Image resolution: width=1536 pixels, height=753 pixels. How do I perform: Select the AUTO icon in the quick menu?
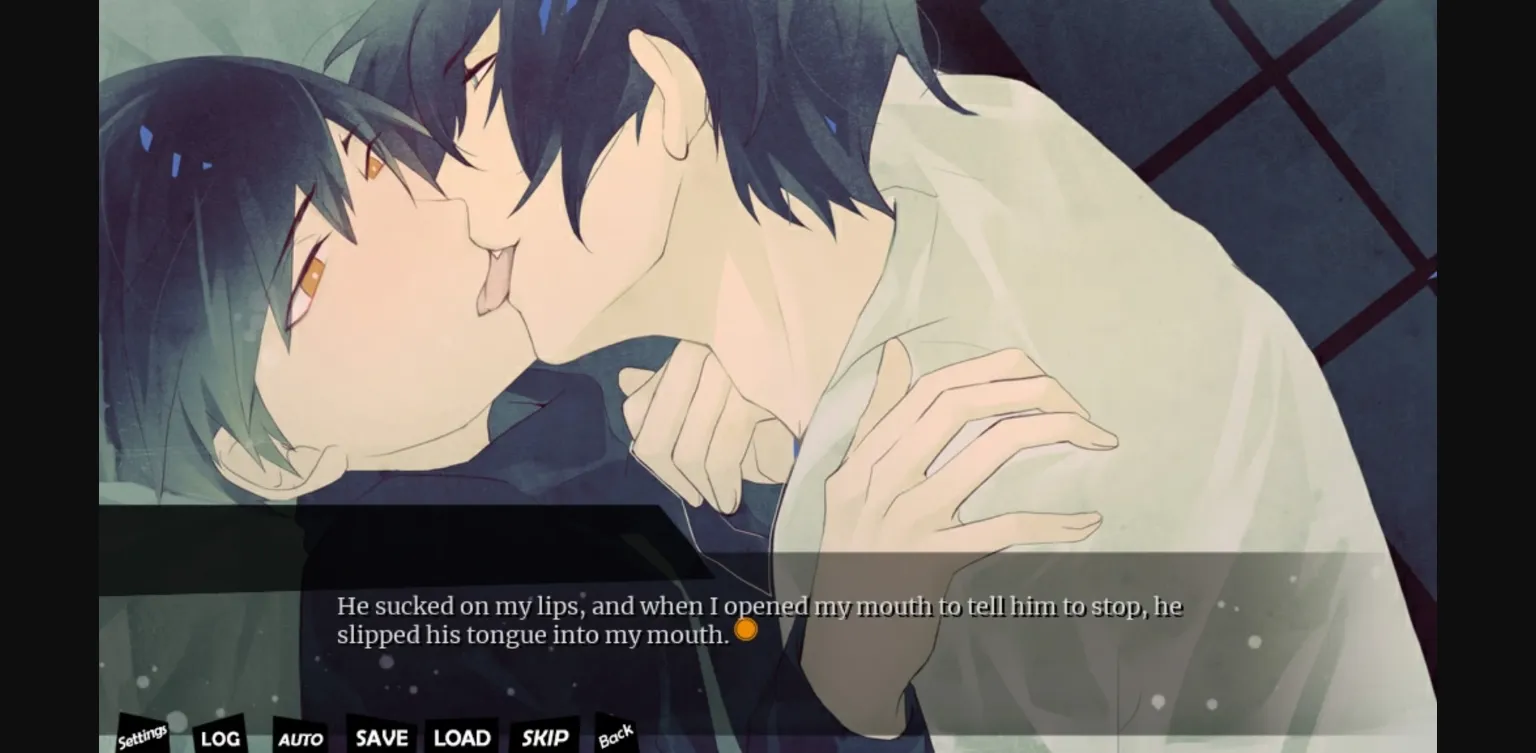coord(299,738)
